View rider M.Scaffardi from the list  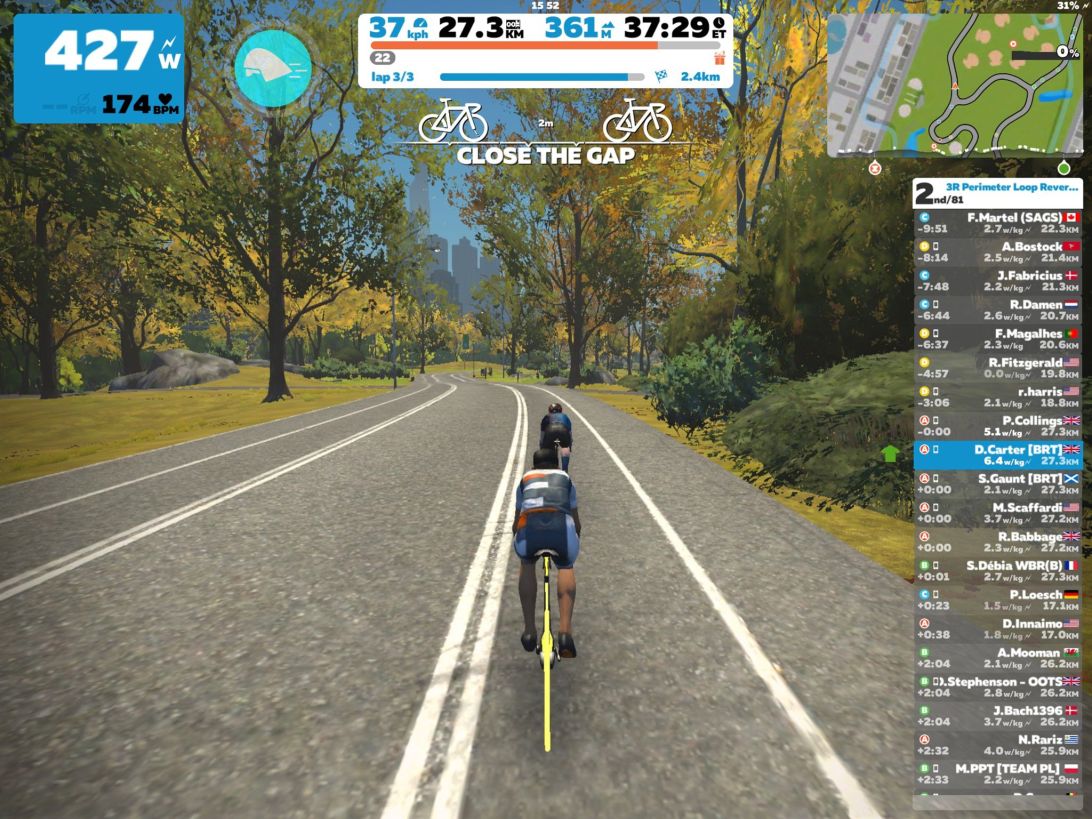pyautogui.click(x=997, y=513)
